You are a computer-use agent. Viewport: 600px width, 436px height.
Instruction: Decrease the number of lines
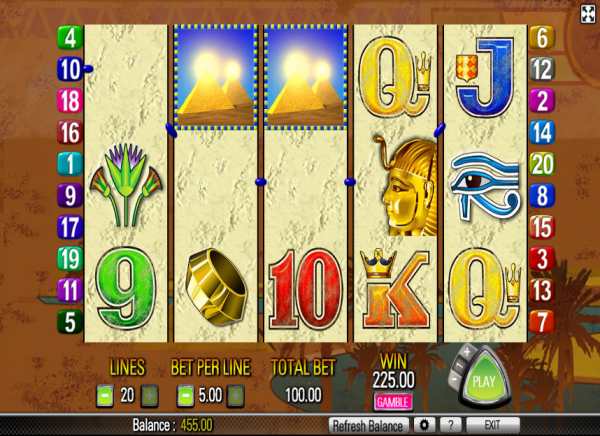tap(104, 396)
